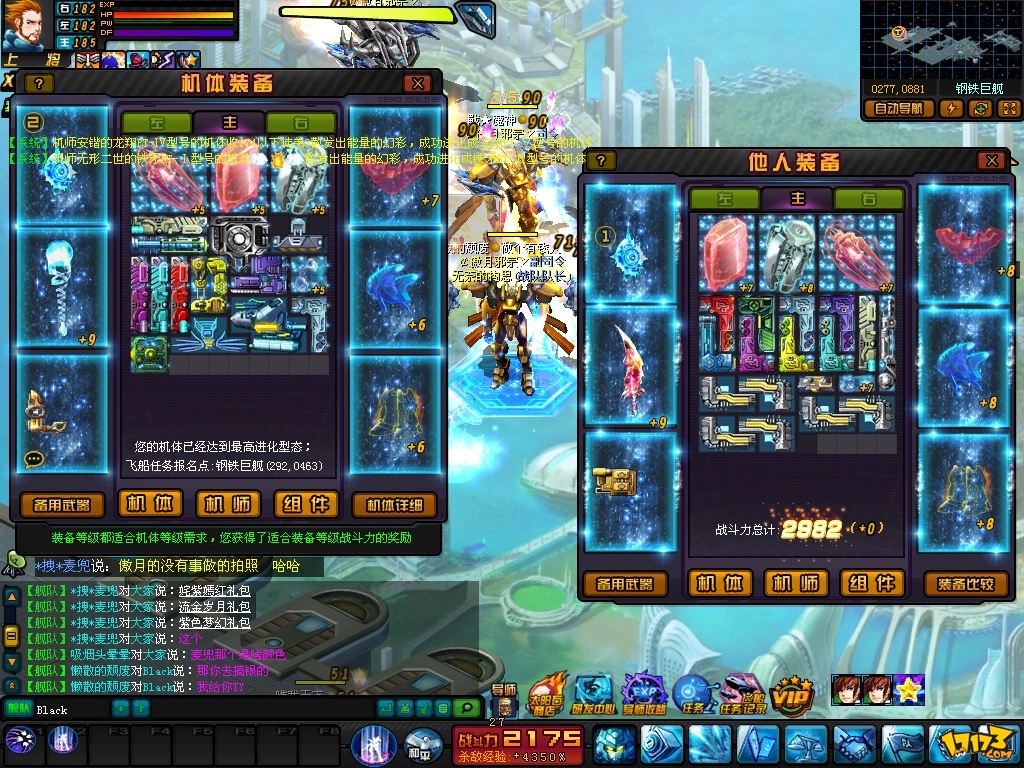This screenshot has height=768, width=1024.
Task: Activate the 自动导航 auto-navigation button
Action: (x=898, y=109)
